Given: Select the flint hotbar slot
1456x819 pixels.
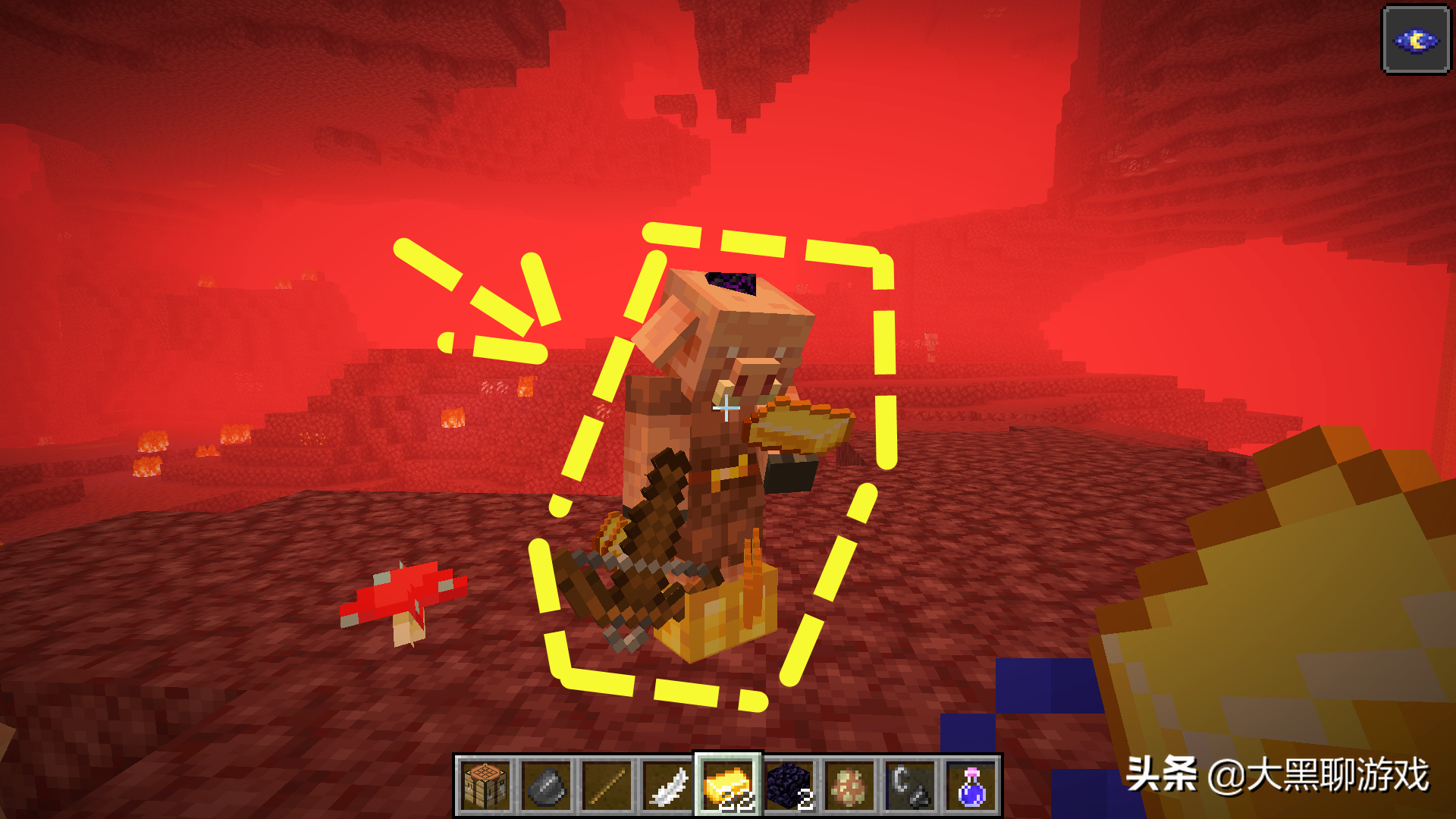Looking at the screenshot, I should click(x=546, y=786).
